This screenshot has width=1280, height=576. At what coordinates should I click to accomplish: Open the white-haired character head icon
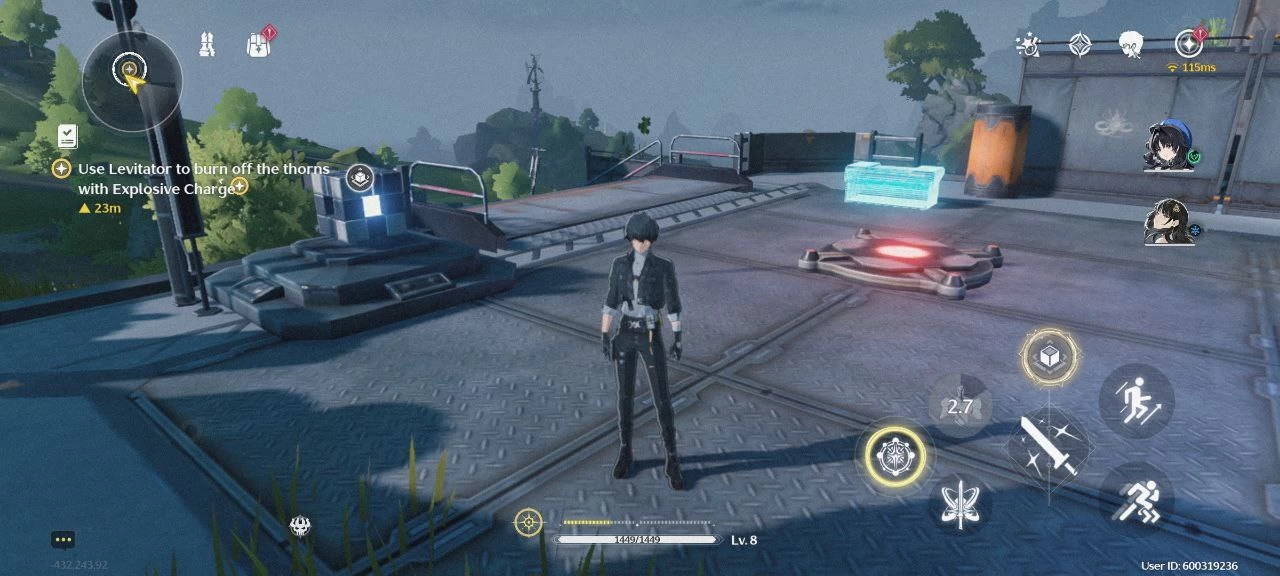pos(1131,44)
